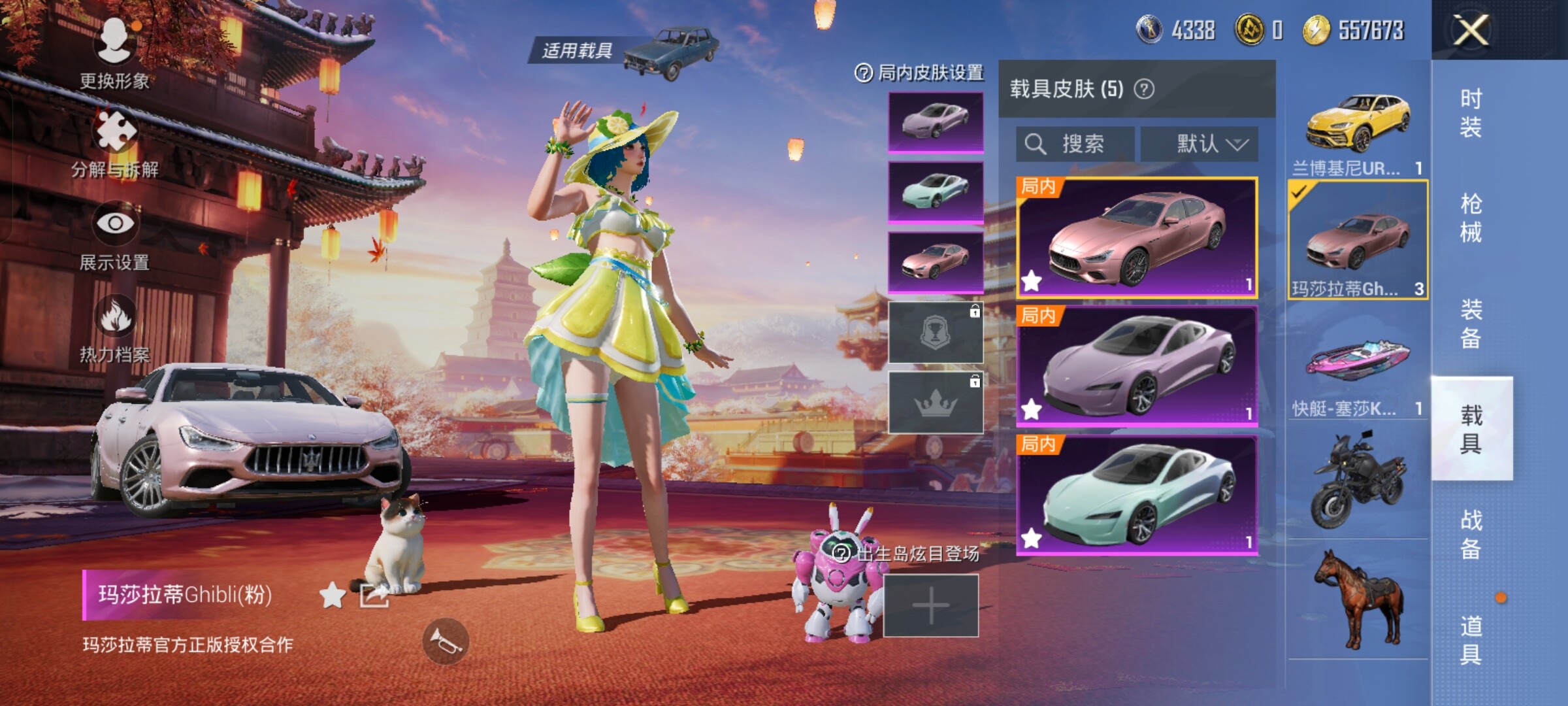
Task: Select the brown horse vehicle entry
Action: point(1358,598)
